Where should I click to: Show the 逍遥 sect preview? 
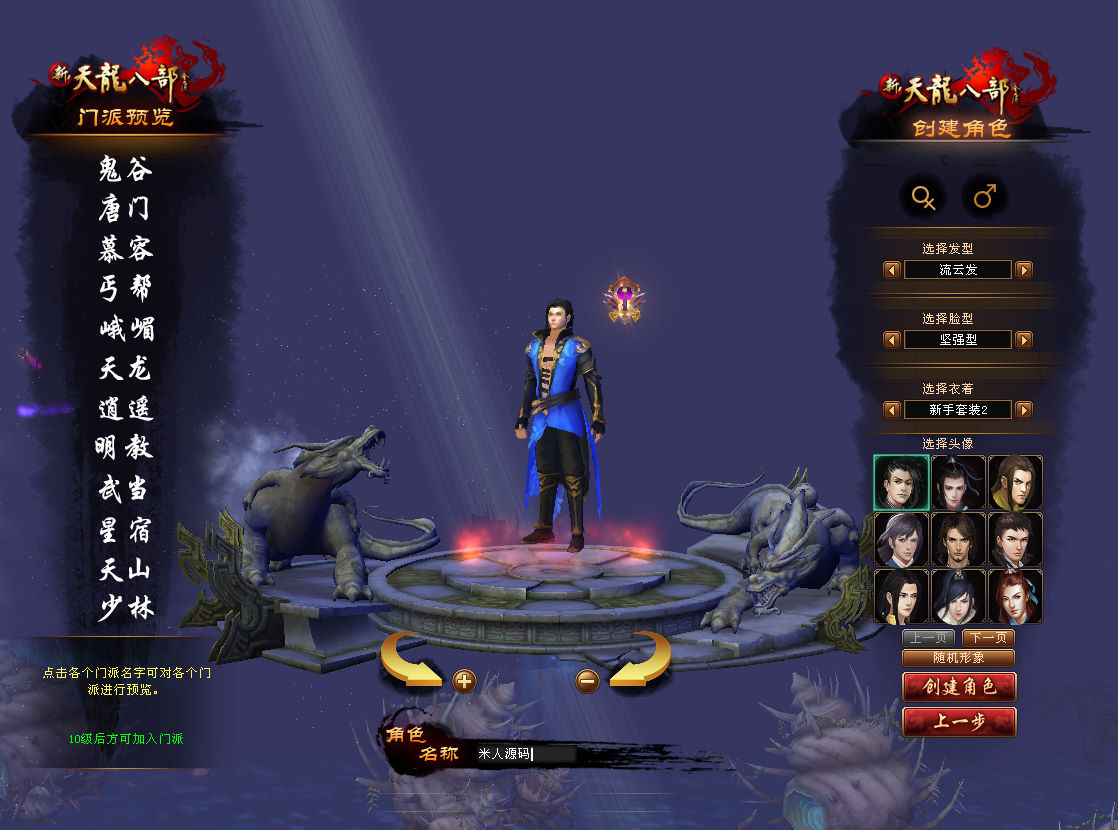click(126, 408)
